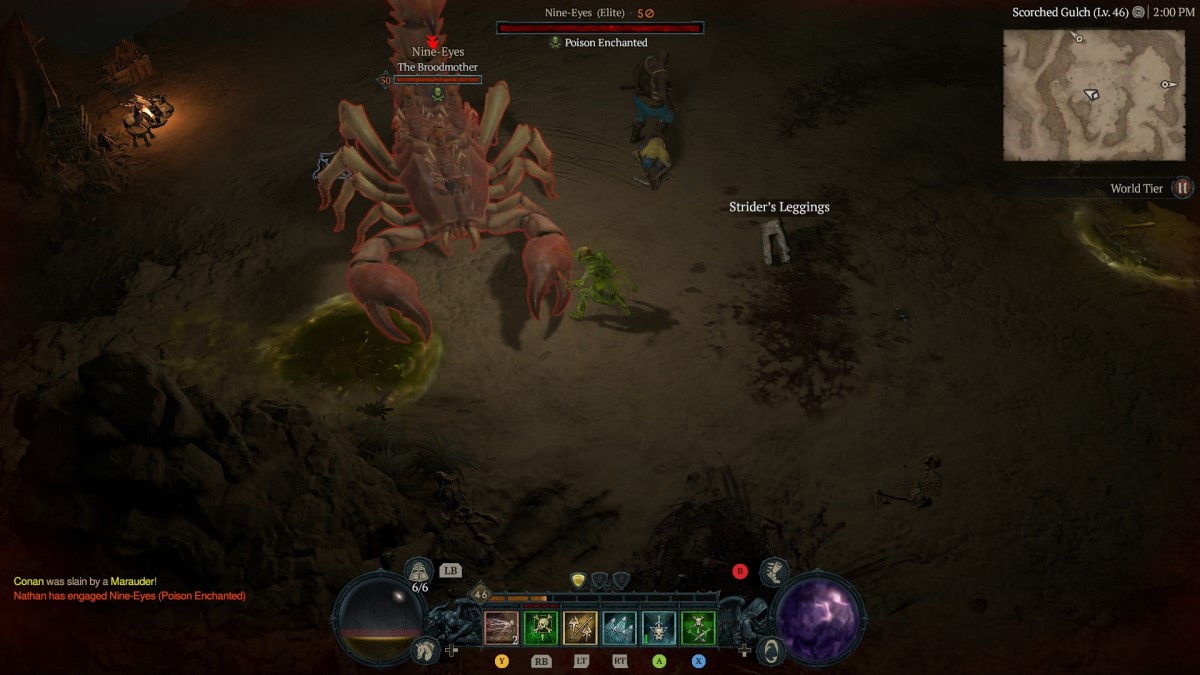Use the green skull-and-crossbones skill
The height and width of the screenshot is (675, 1200).
click(541, 628)
